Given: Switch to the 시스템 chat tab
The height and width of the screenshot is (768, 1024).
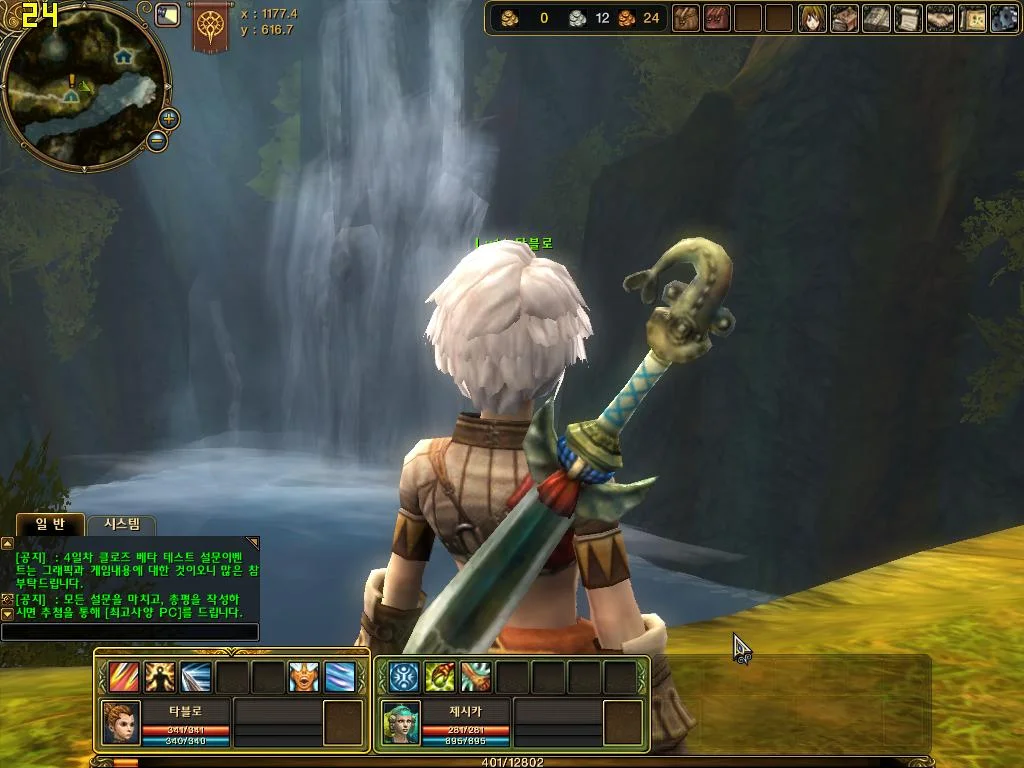Looking at the screenshot, I should tap(122, 524).
